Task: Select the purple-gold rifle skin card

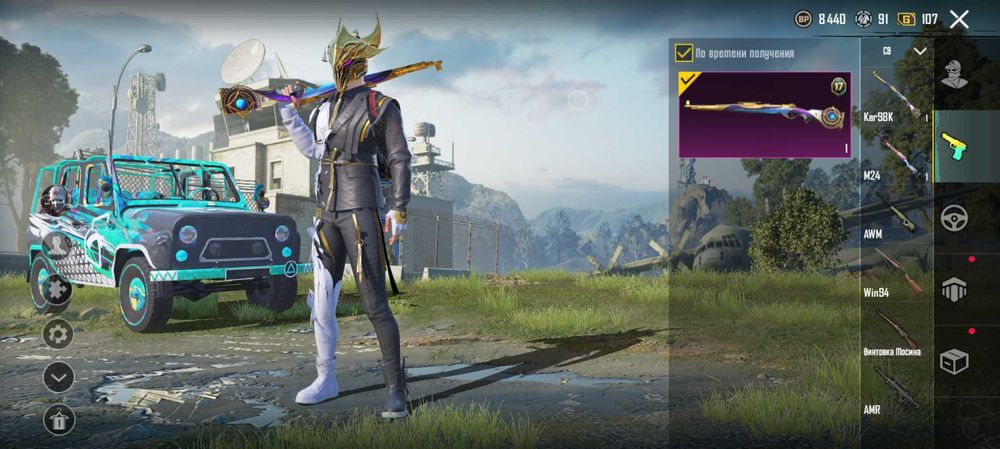Action: [x=765, y=114]
